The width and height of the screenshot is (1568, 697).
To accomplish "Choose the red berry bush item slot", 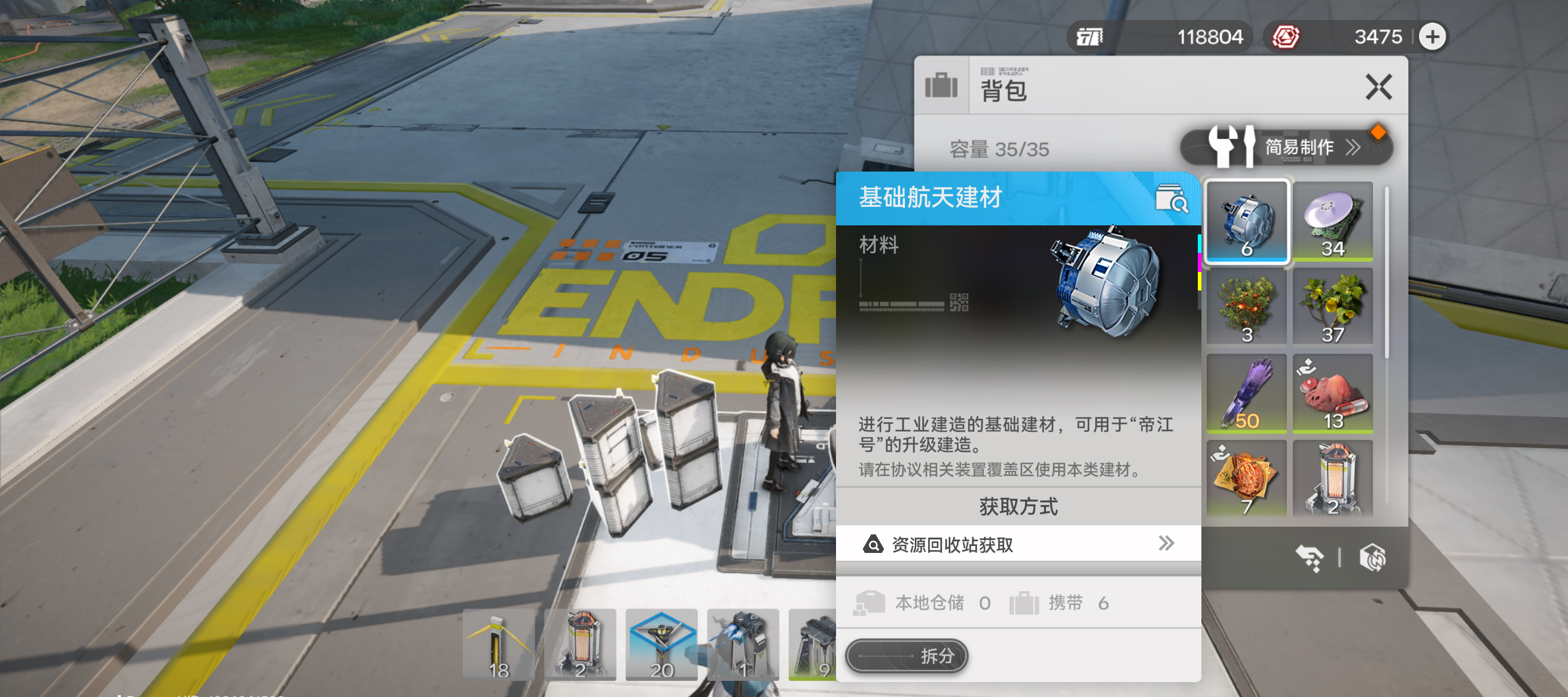I will pyautogui.click(x=1247, y=308).
